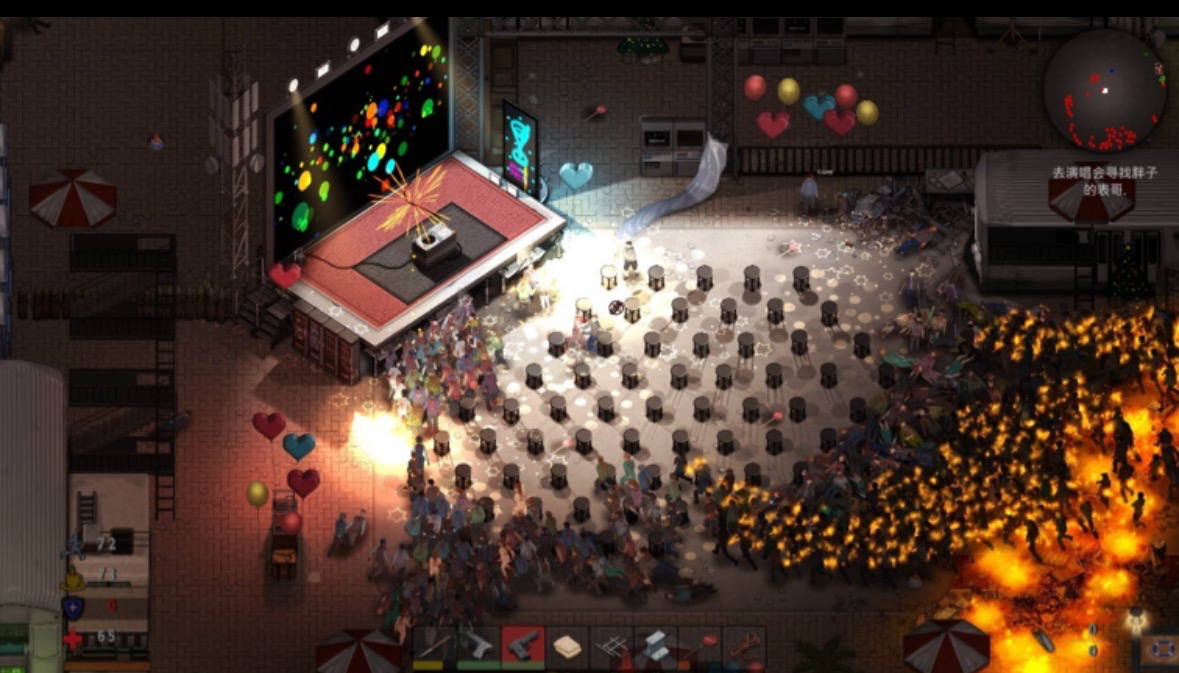
Task: Select the bandage item slot
Action: tap(567, 646)
